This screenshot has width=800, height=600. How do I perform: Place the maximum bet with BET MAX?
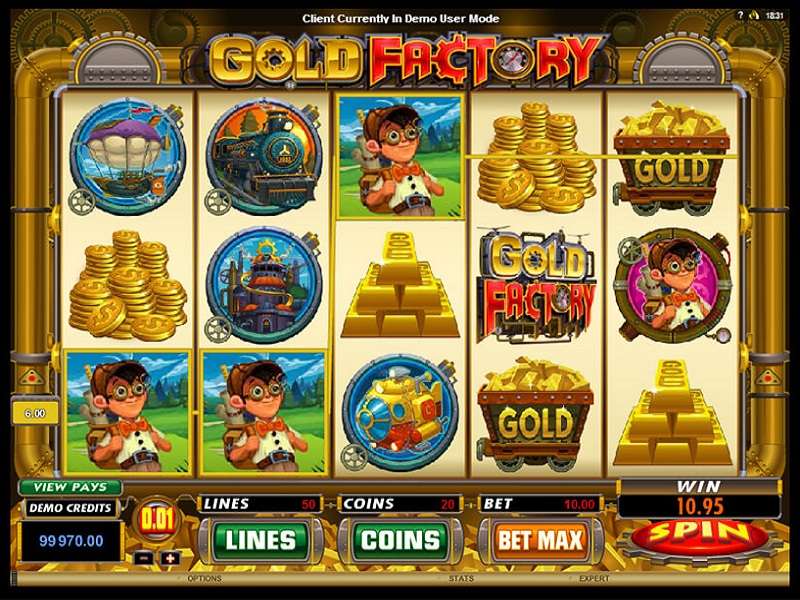coord(539,540)
